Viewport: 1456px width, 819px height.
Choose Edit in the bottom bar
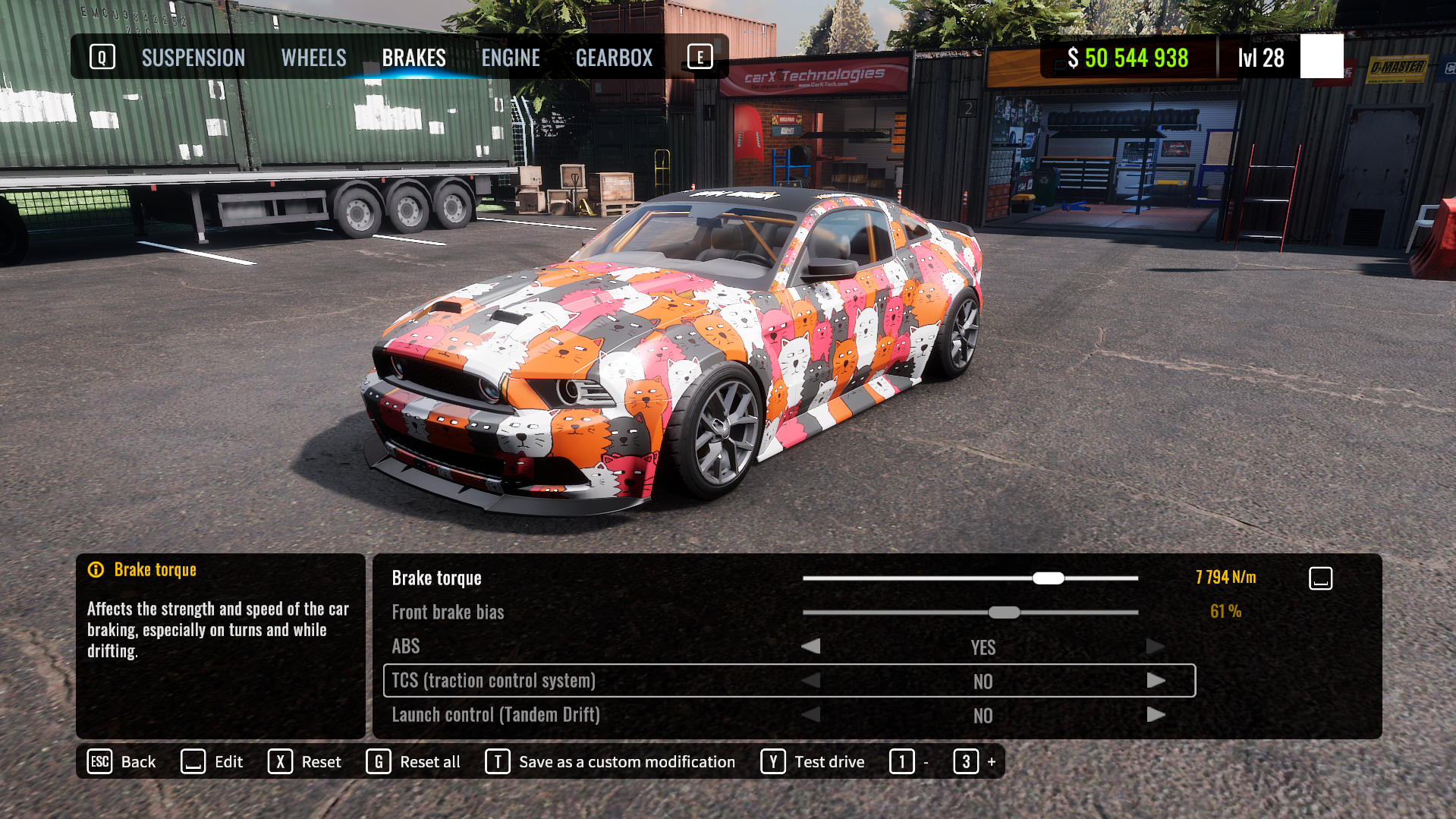pyautogui.click(x=212, y=761)
